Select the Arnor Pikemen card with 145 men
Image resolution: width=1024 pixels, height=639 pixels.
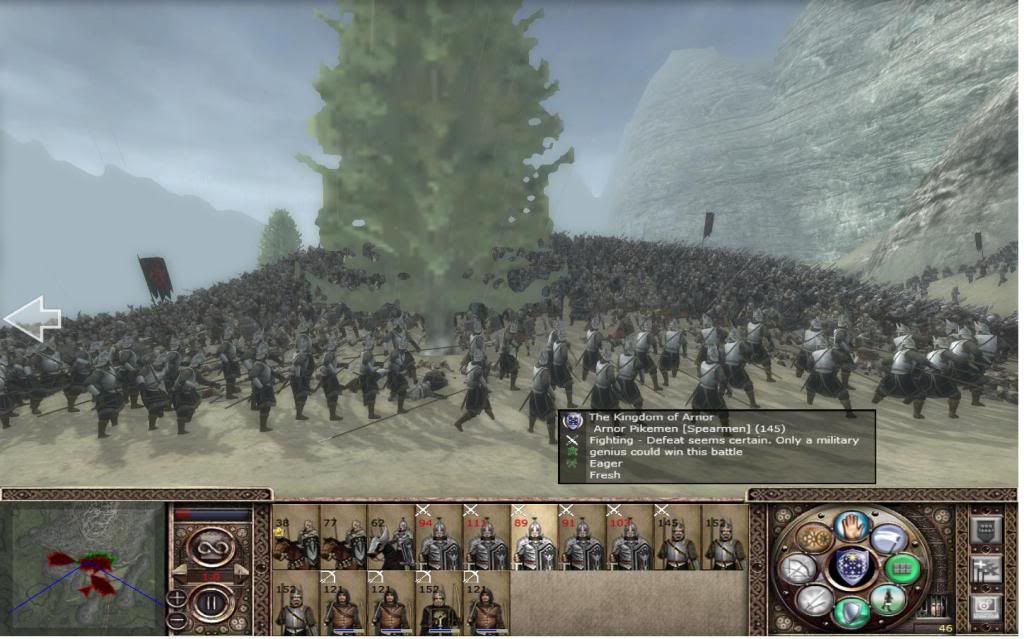coord(677,536)
